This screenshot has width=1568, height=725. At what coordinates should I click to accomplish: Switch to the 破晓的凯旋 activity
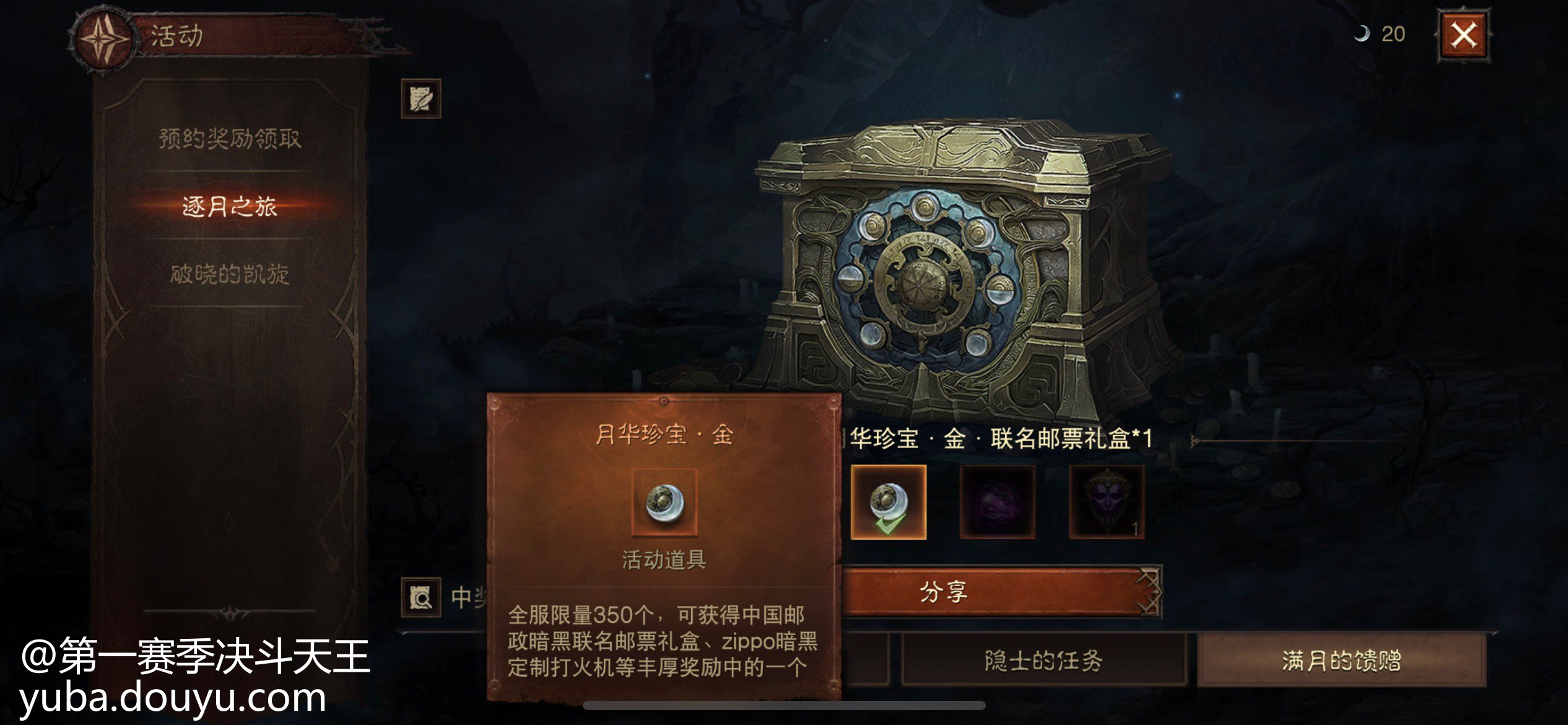tap(230, 274)
